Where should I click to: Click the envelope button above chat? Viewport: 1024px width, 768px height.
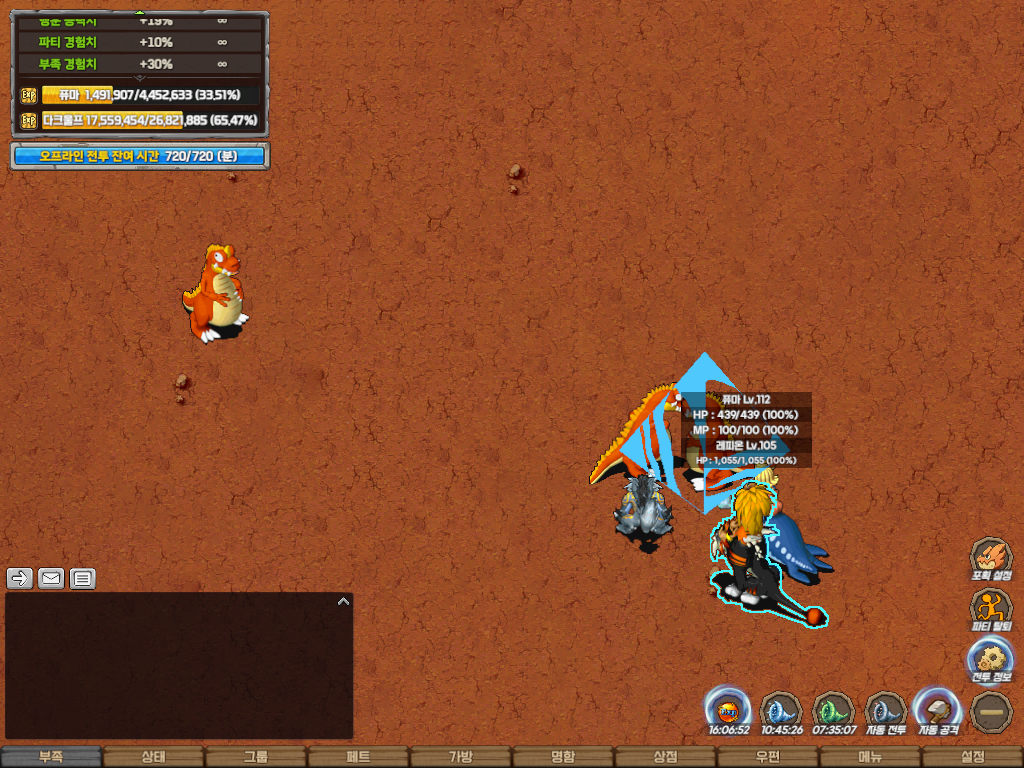pyautogui.click(x=51, y=578)
